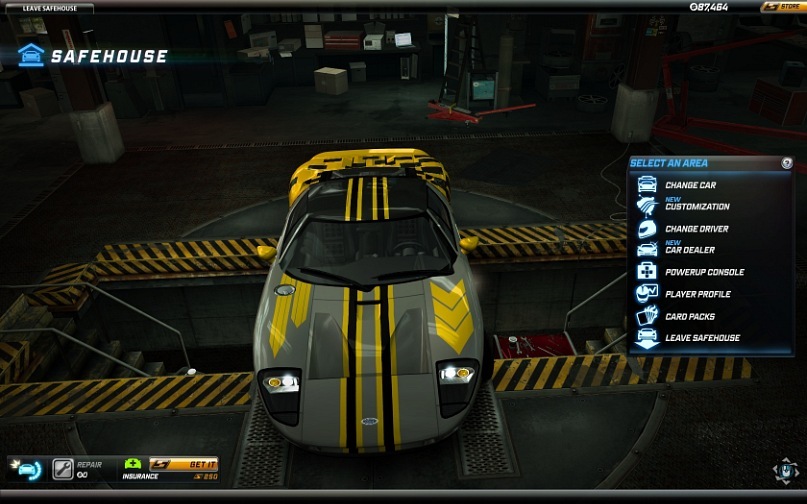Choose Leave Safehouse in the area list

coord(702,338)
